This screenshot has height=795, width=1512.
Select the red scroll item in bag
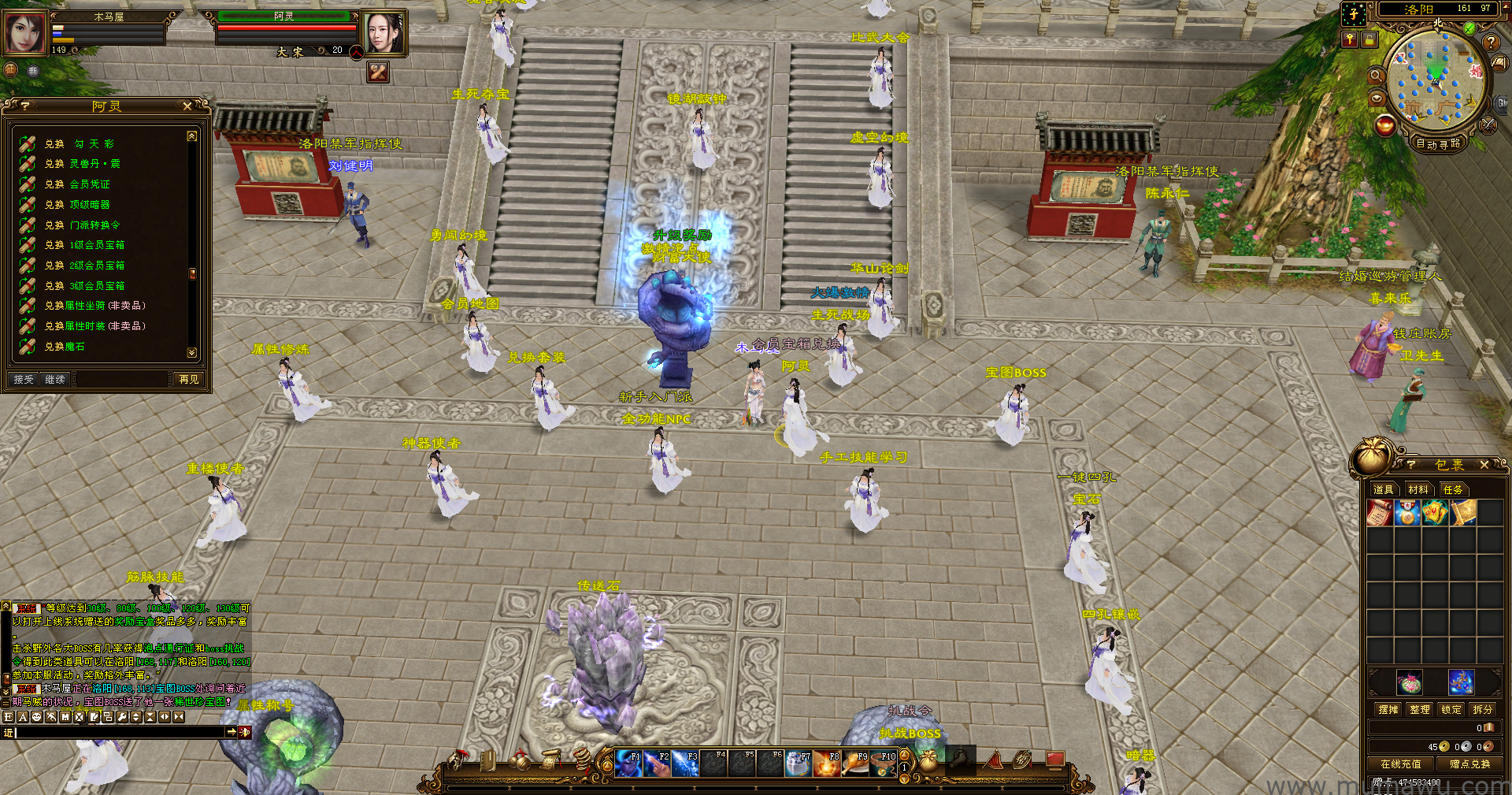click(1380, 514)
